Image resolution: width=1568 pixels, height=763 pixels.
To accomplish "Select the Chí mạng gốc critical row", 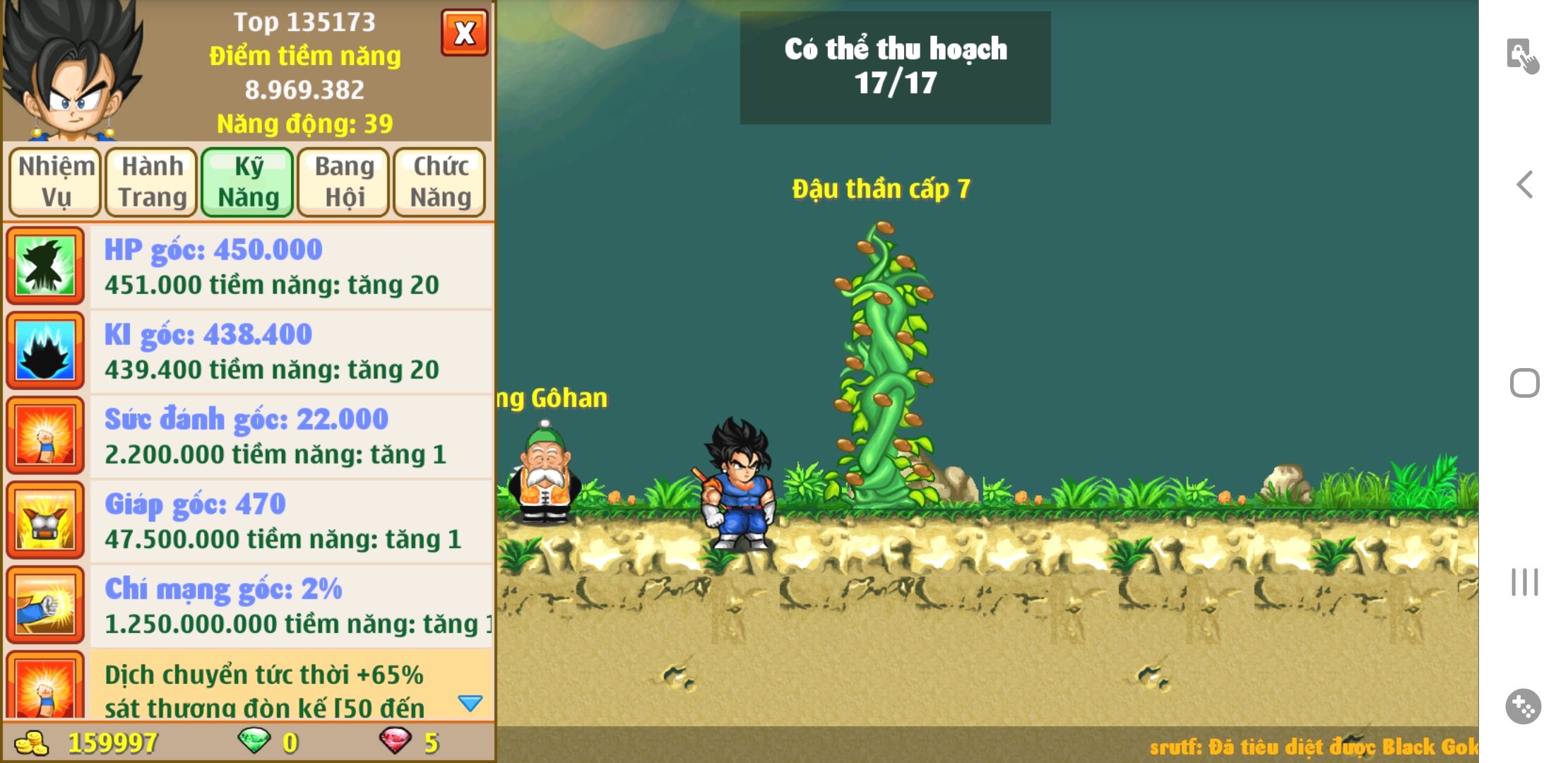I will [x=290, y=606].
